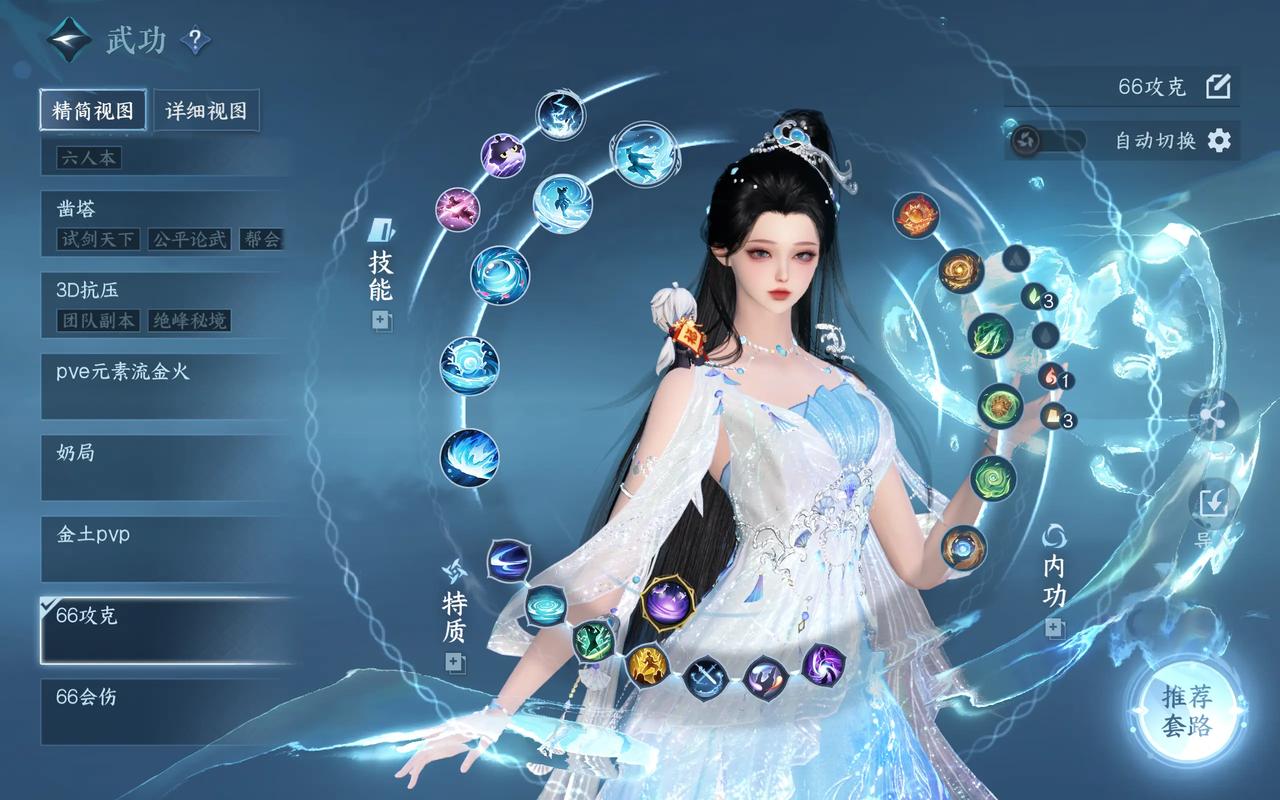Expand the 技能 skills section
The width and height of the screenshot is (1280, 800).
click(x=381, y=321)
